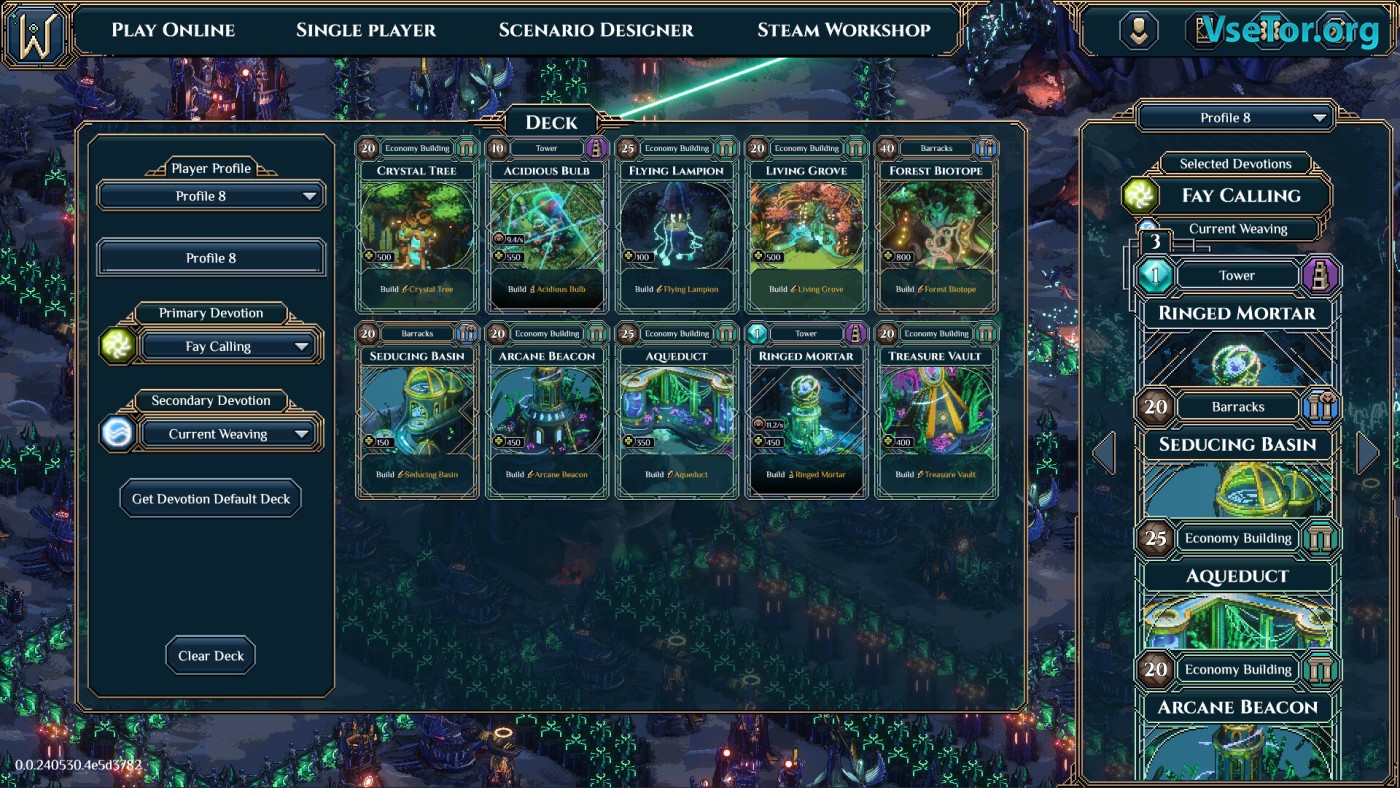The image size is (1400, 788).
Task: Show the next devotion cards with right arrow
Action: (x=1368, y=453)
